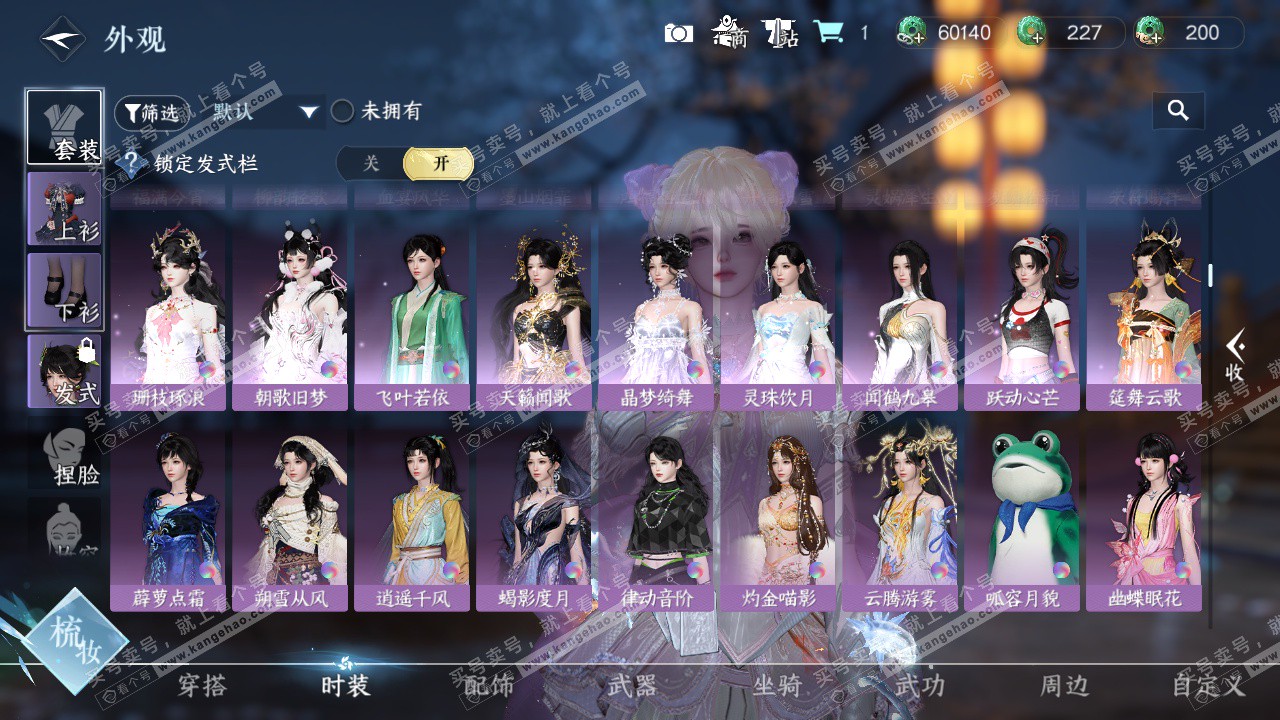Open the 筛选 filter button
The image size is (1280, 720).
tap(151, 112)
